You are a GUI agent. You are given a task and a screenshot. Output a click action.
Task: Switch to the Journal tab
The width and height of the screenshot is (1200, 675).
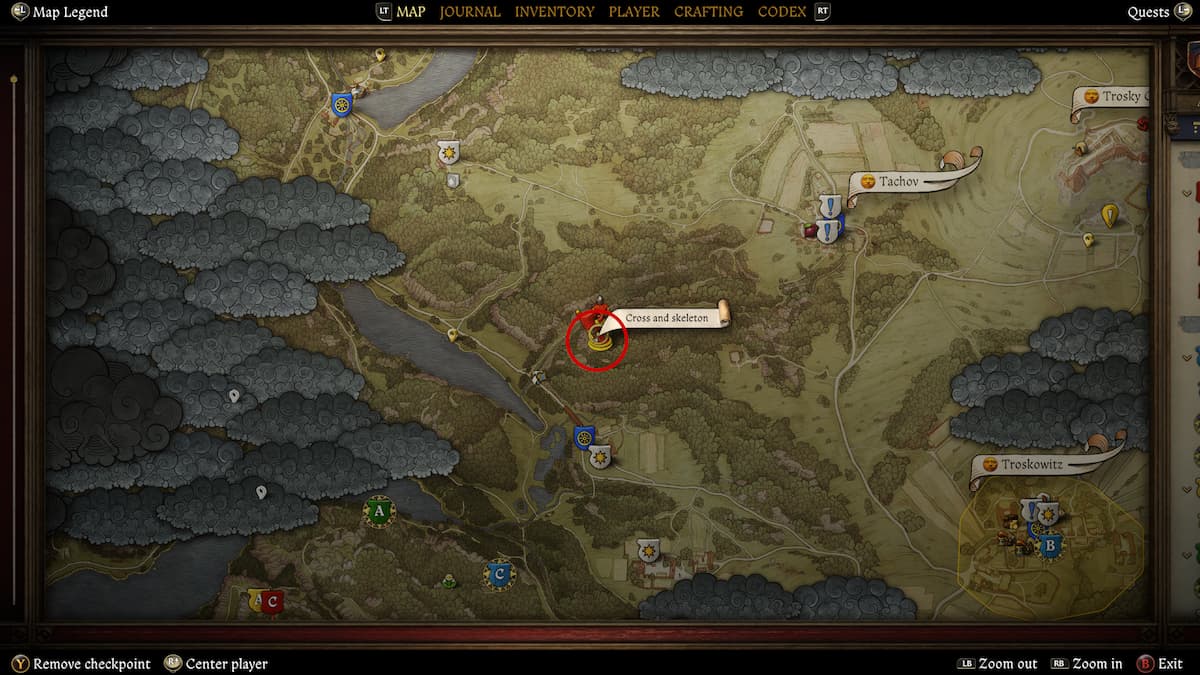[x=470, y=12]
